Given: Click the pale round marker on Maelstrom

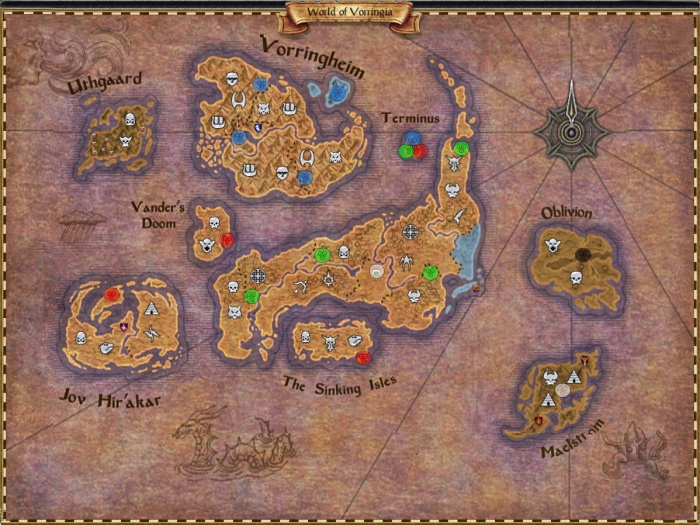Looking at the screenshot, I should click(563, 390).
